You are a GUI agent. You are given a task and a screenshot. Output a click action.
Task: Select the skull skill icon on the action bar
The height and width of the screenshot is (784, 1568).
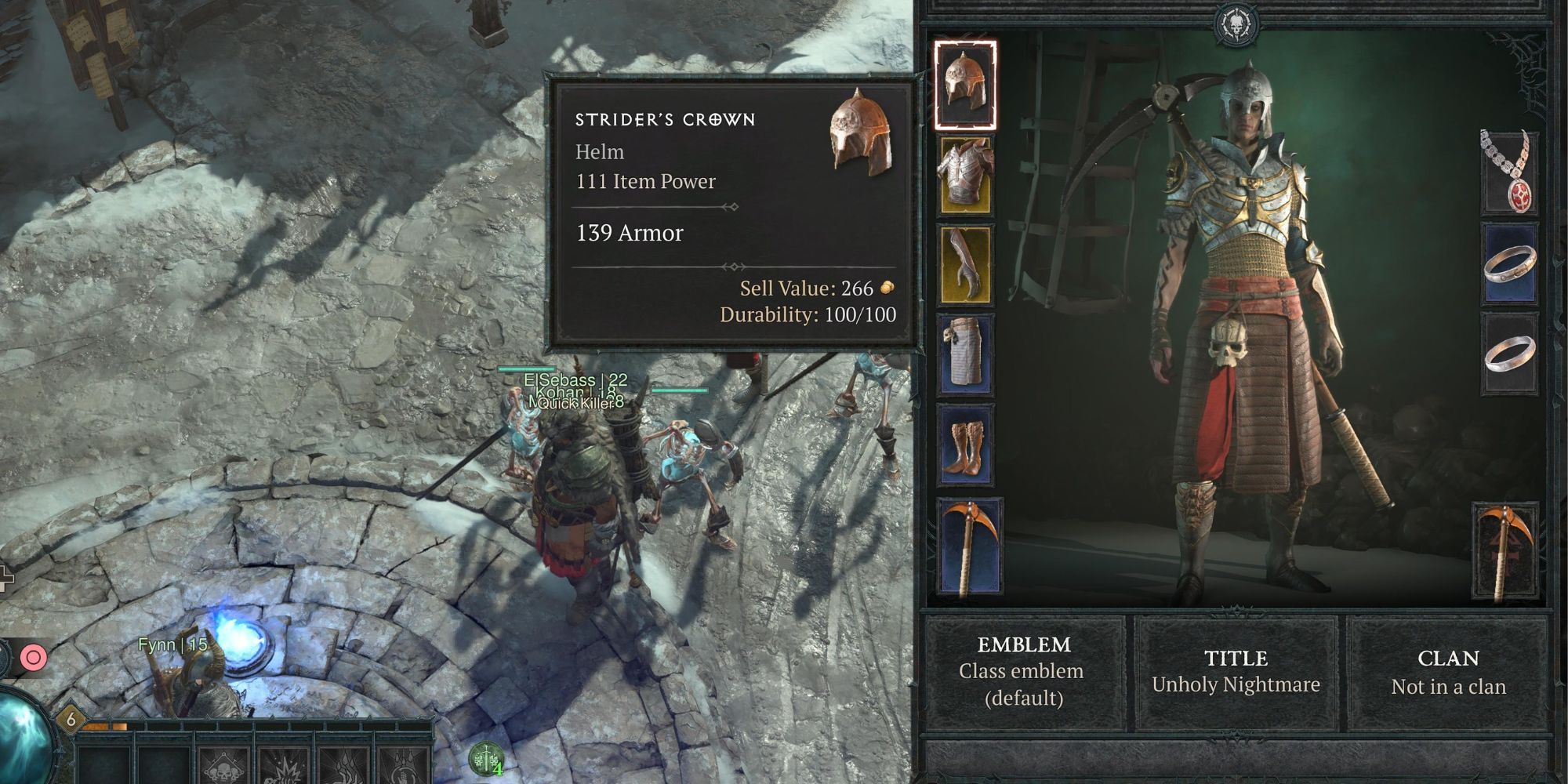223,768
